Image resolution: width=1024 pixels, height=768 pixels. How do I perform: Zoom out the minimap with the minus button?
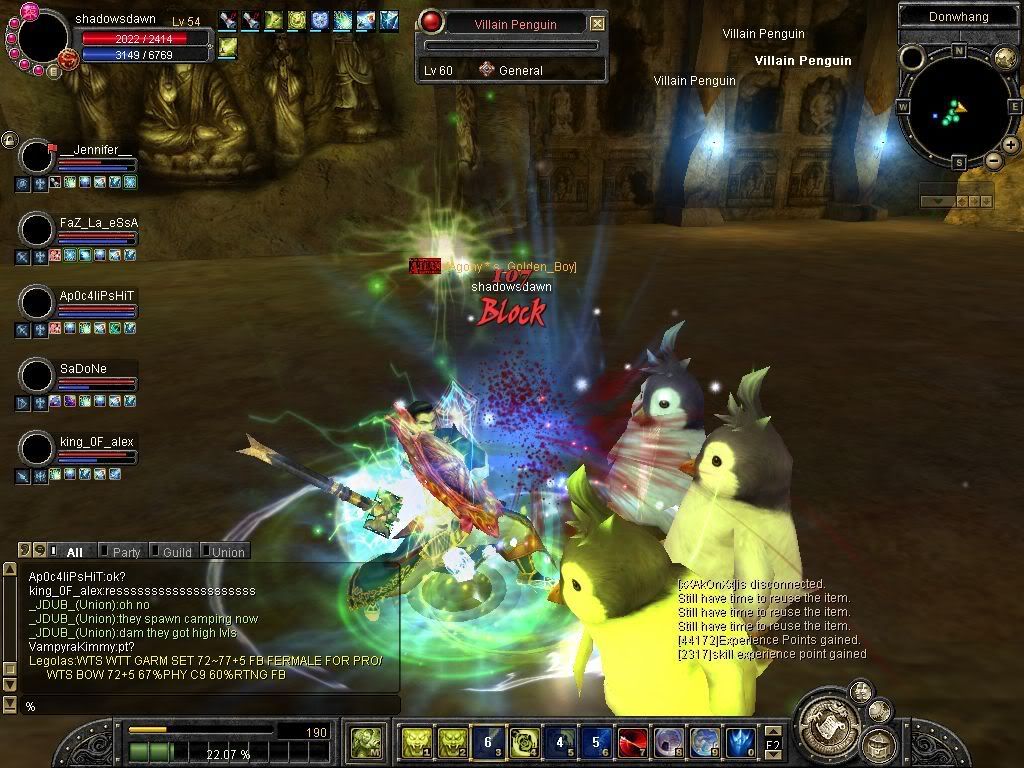pyautogui.click(x=994, y=160)
